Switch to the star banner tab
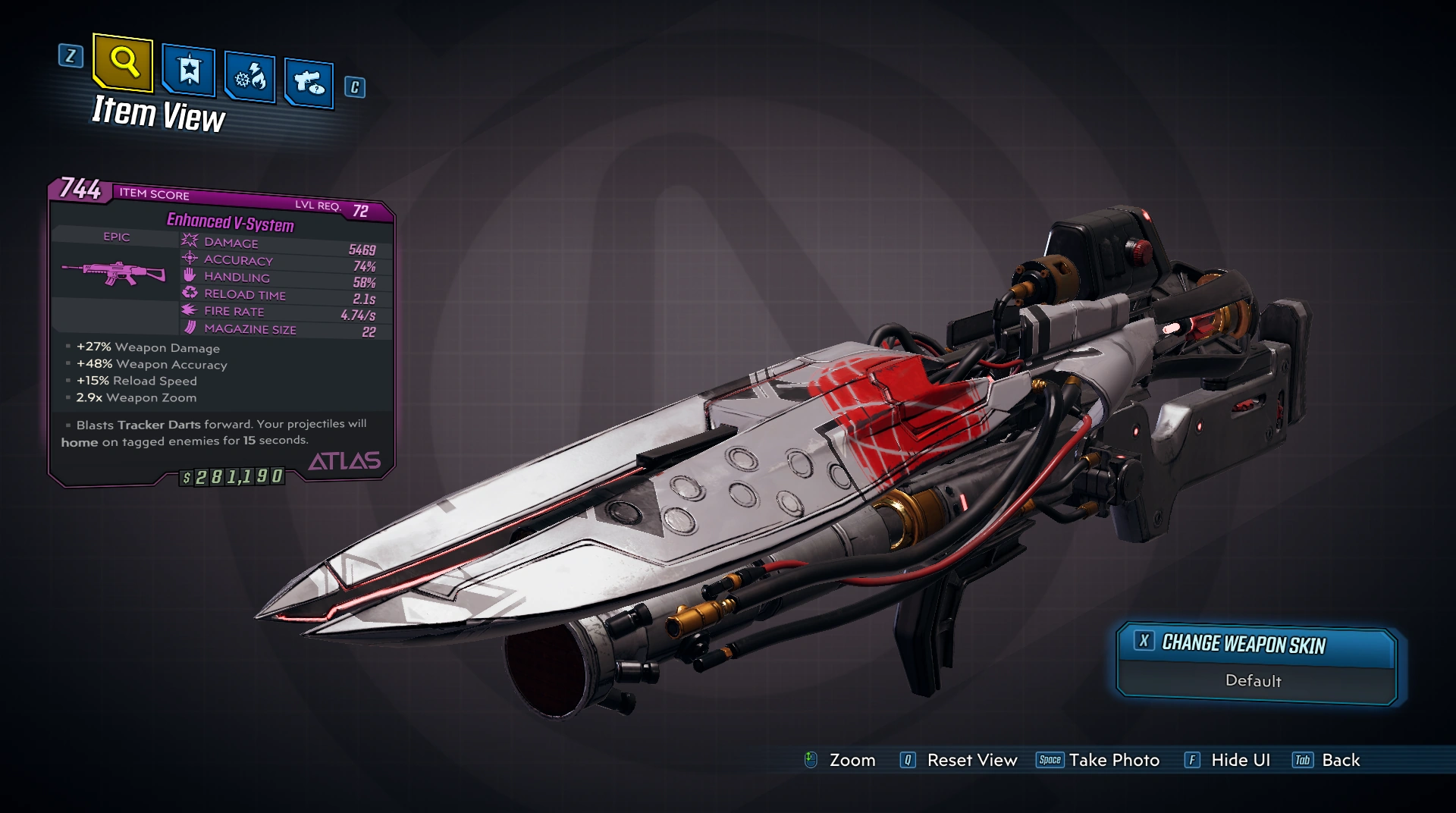Screen dimensions: 1456x813 point(189,72)
